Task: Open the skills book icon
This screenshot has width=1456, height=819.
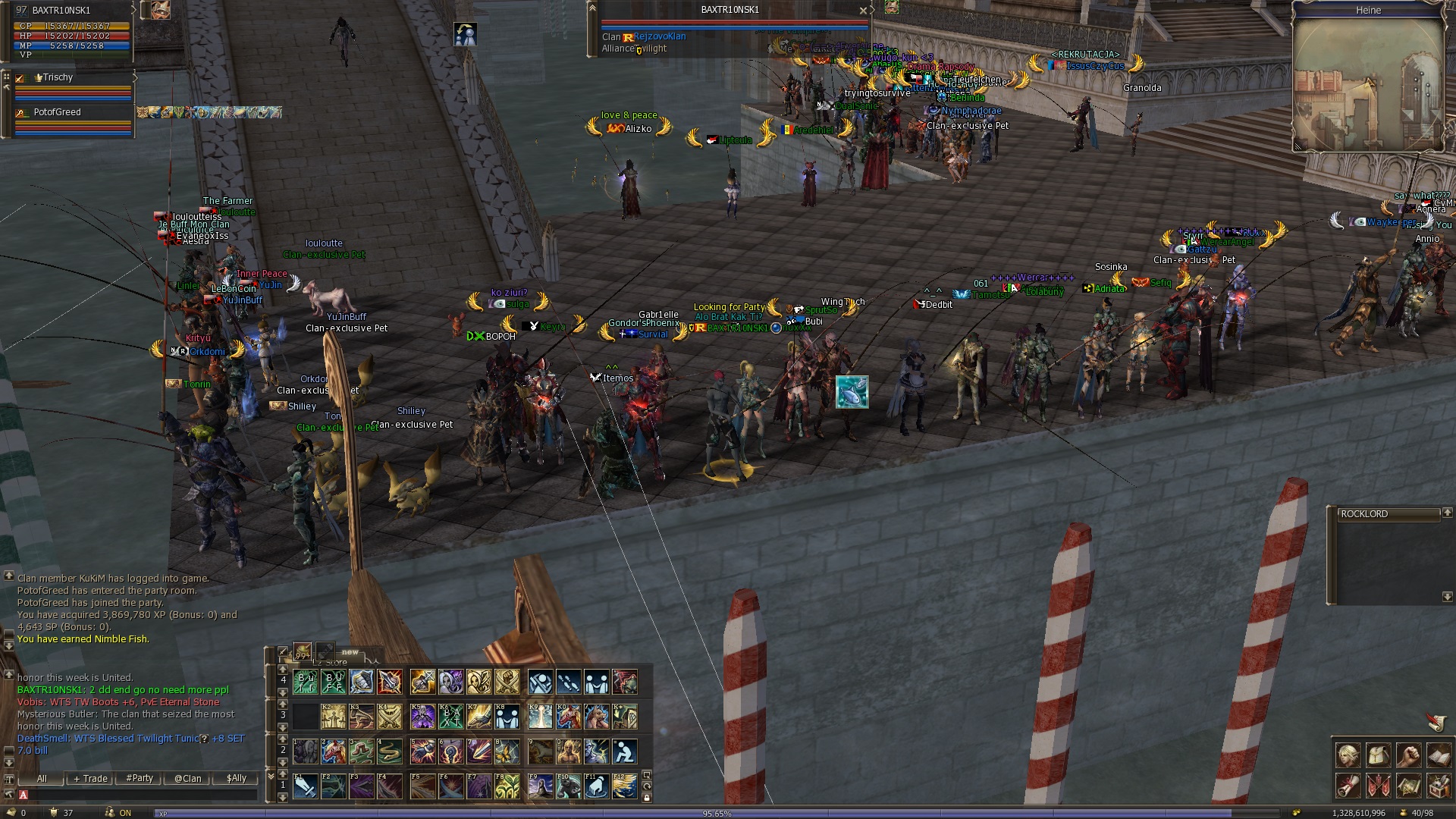Action: (x=1439, y=755)
